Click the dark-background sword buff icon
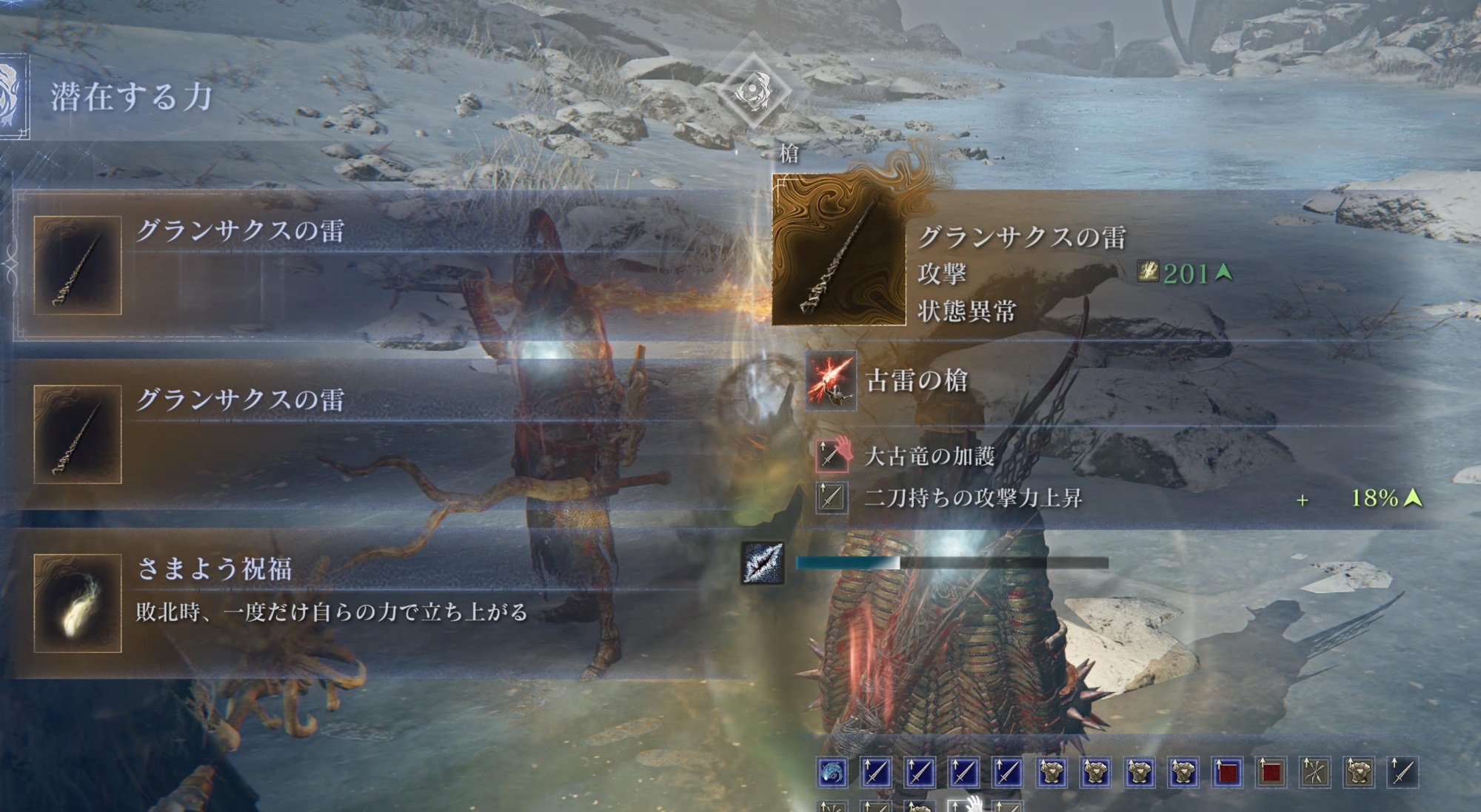The height and width of the screenshot is (812, 1481). [x=1403, y=773]
